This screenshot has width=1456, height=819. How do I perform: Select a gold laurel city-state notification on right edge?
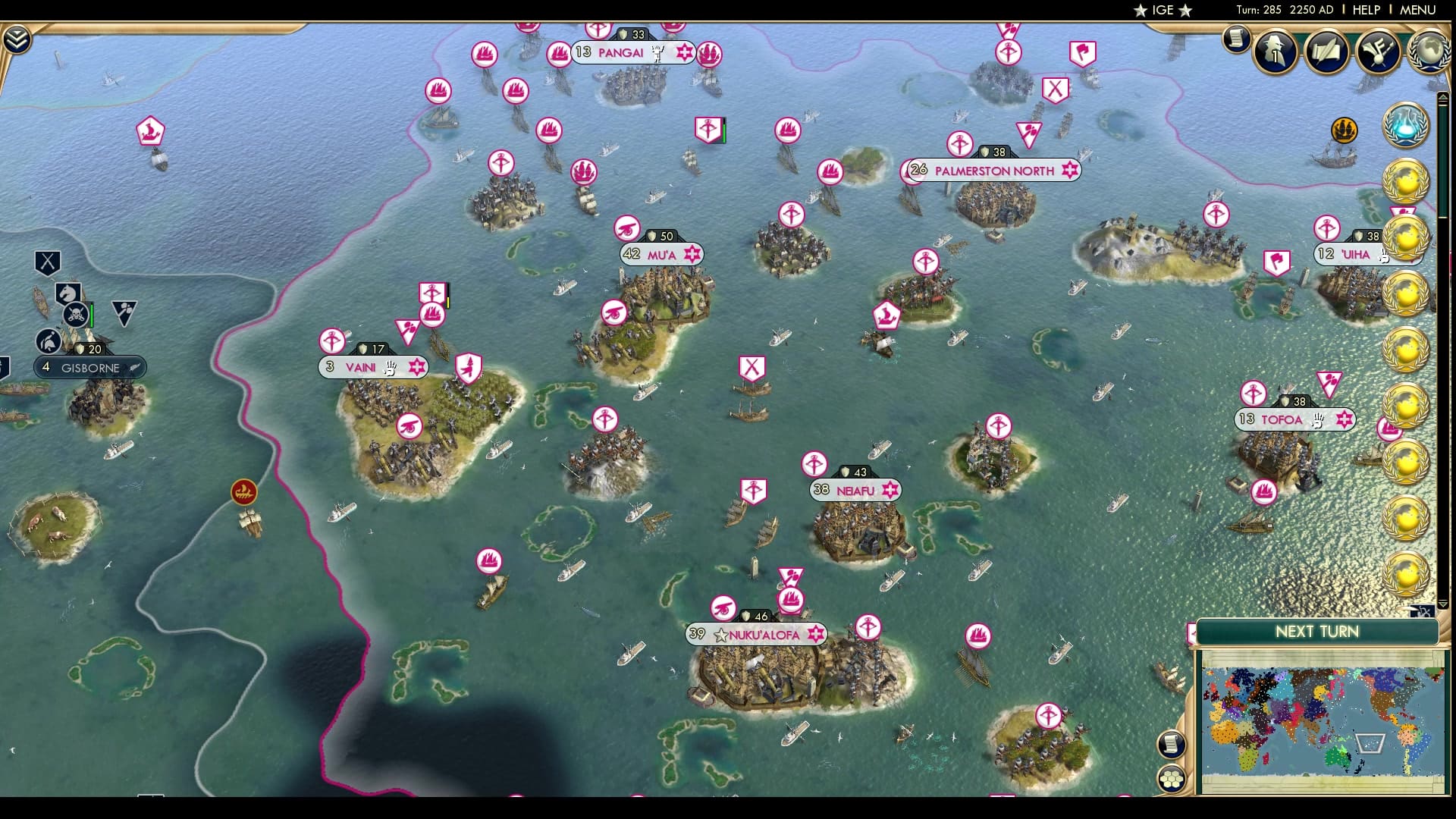[1406, 182]
